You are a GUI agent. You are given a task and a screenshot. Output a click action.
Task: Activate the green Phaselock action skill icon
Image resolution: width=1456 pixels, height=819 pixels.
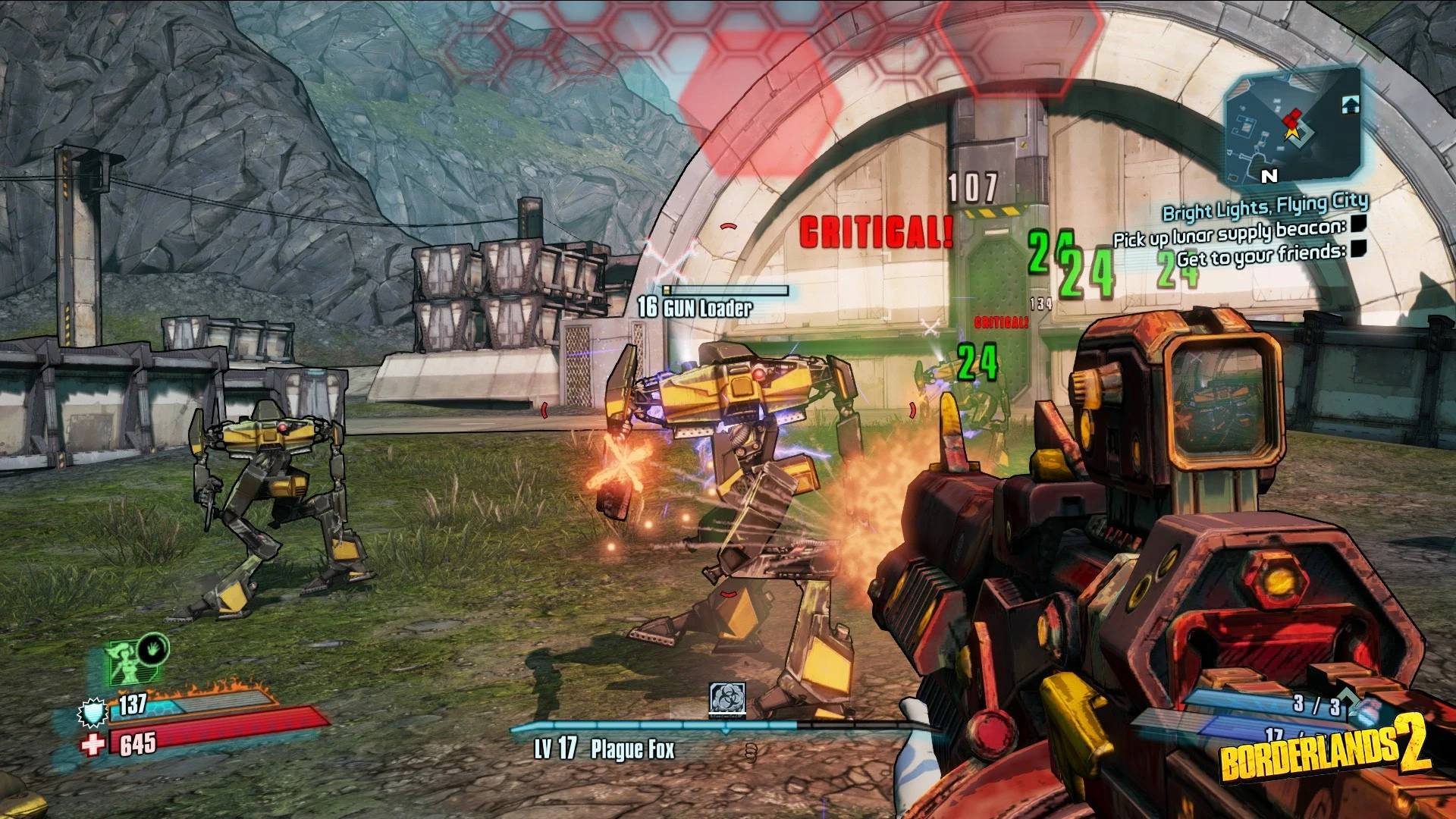tap(152, 649)
